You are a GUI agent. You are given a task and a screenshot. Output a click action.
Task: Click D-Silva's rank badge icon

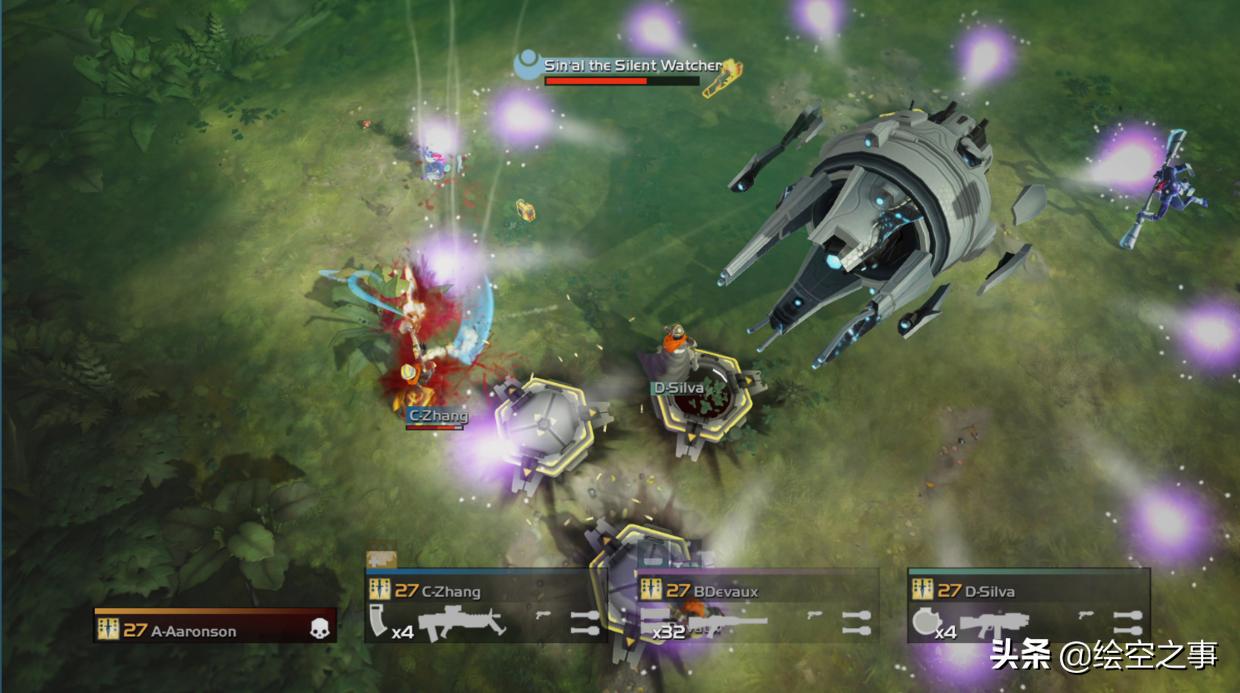(x=922, y=590)
